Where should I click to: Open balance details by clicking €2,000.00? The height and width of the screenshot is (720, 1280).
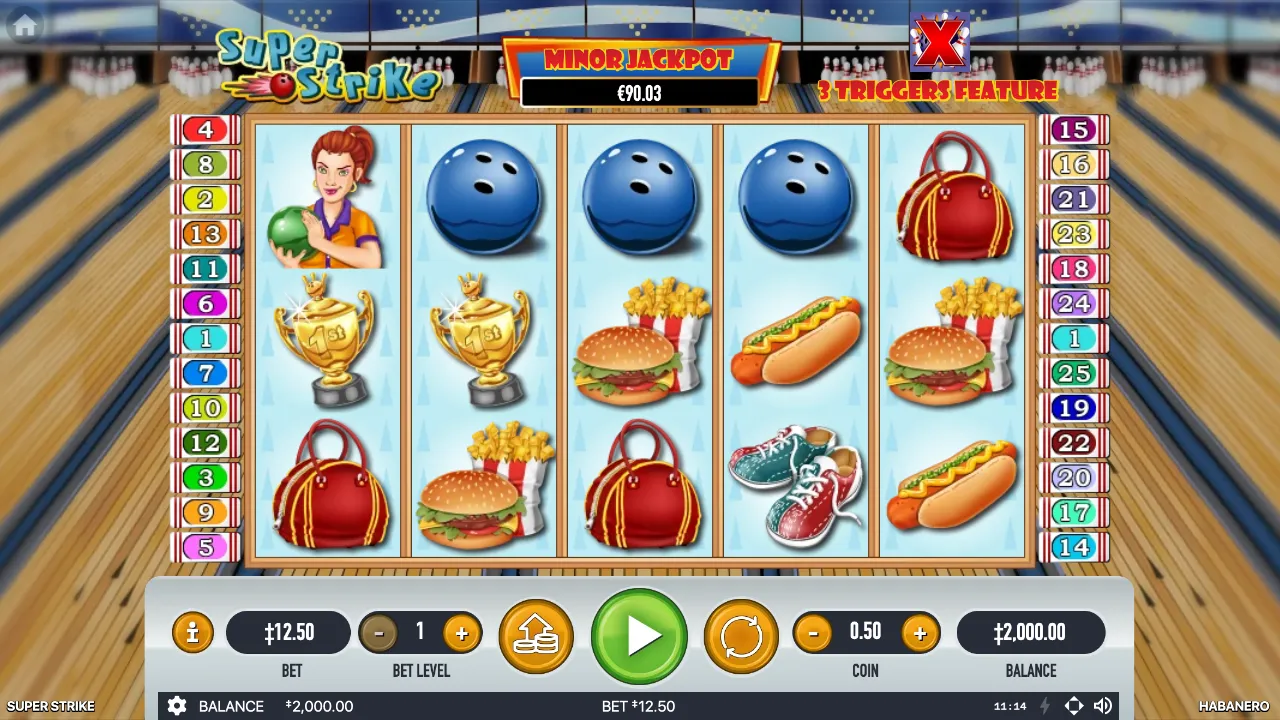(1031, 632)
